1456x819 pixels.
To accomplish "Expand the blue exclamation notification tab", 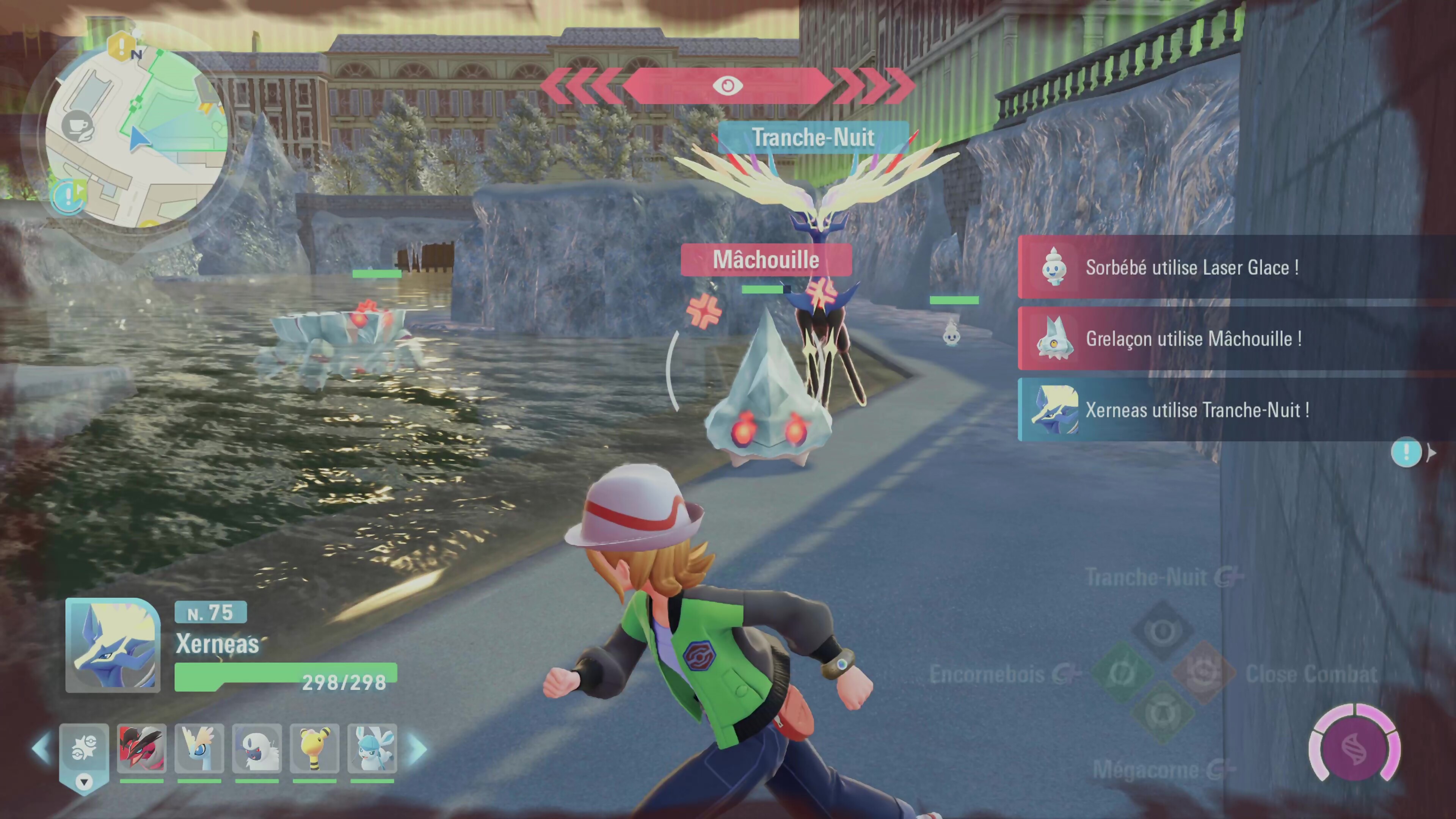I will pos(1407,452).
